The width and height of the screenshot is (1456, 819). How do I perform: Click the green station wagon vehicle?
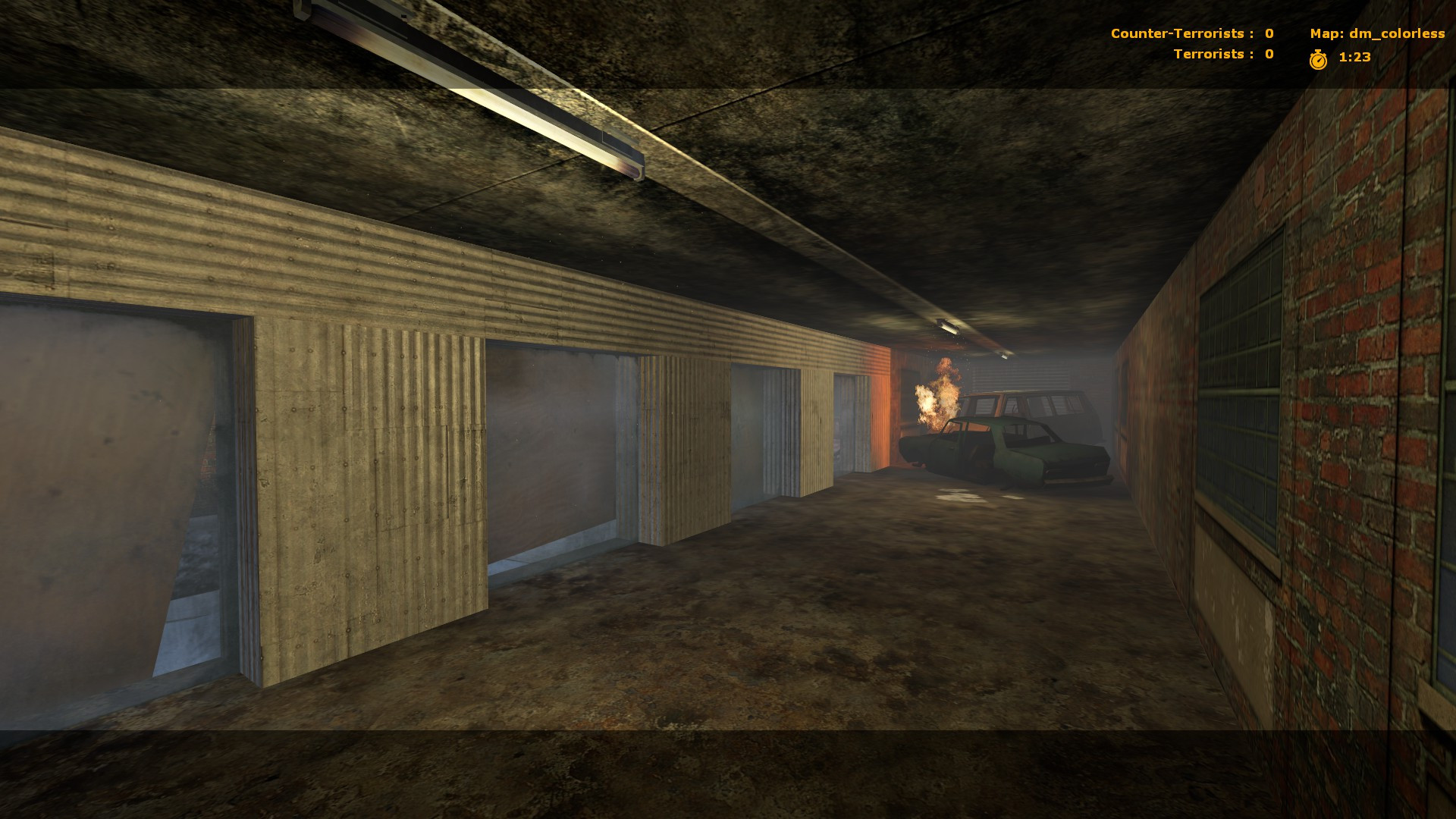point(1046,425)
